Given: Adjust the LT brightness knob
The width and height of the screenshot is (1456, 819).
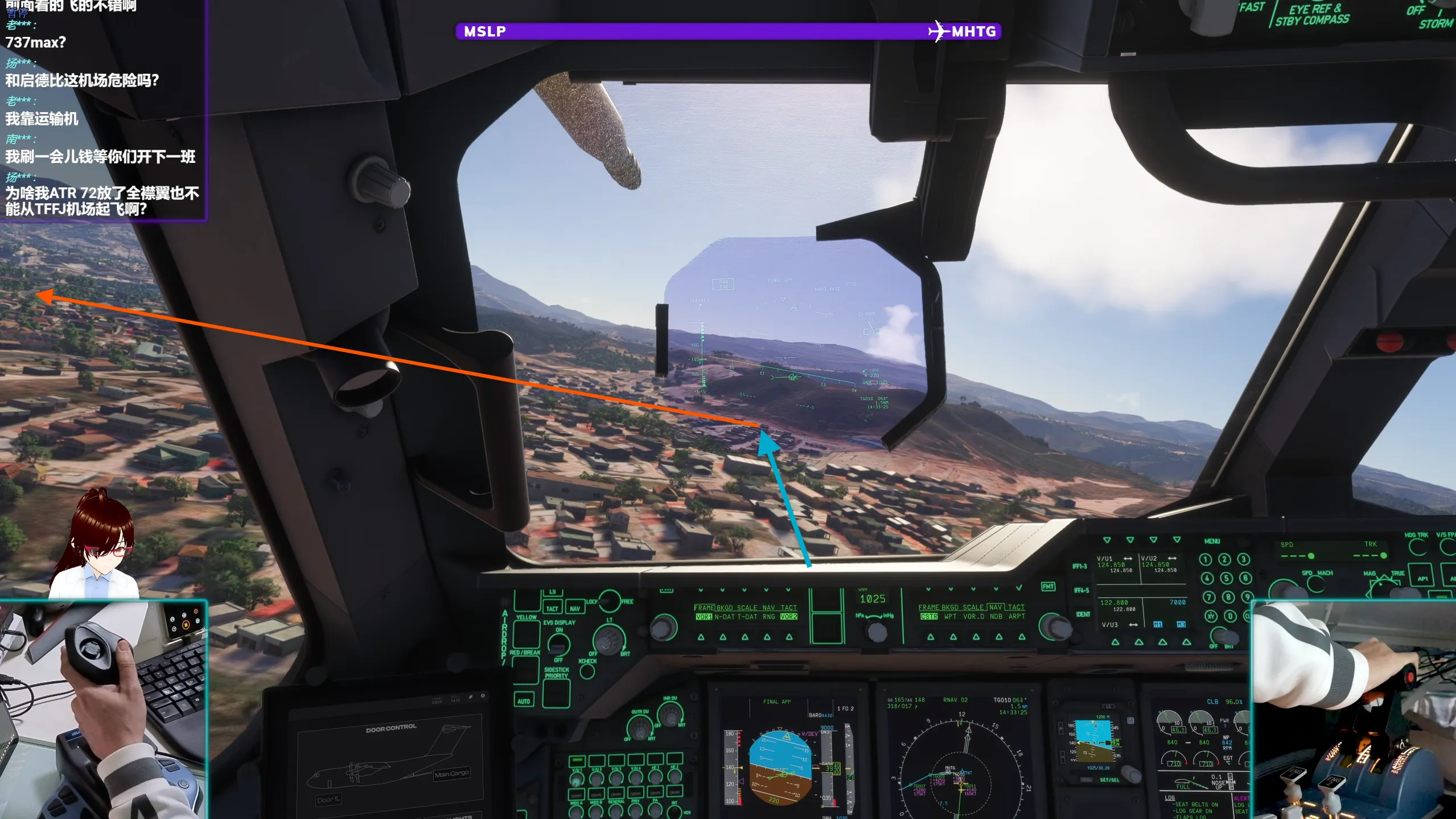Looking at the screenshot, I should (x=608, y=639).
